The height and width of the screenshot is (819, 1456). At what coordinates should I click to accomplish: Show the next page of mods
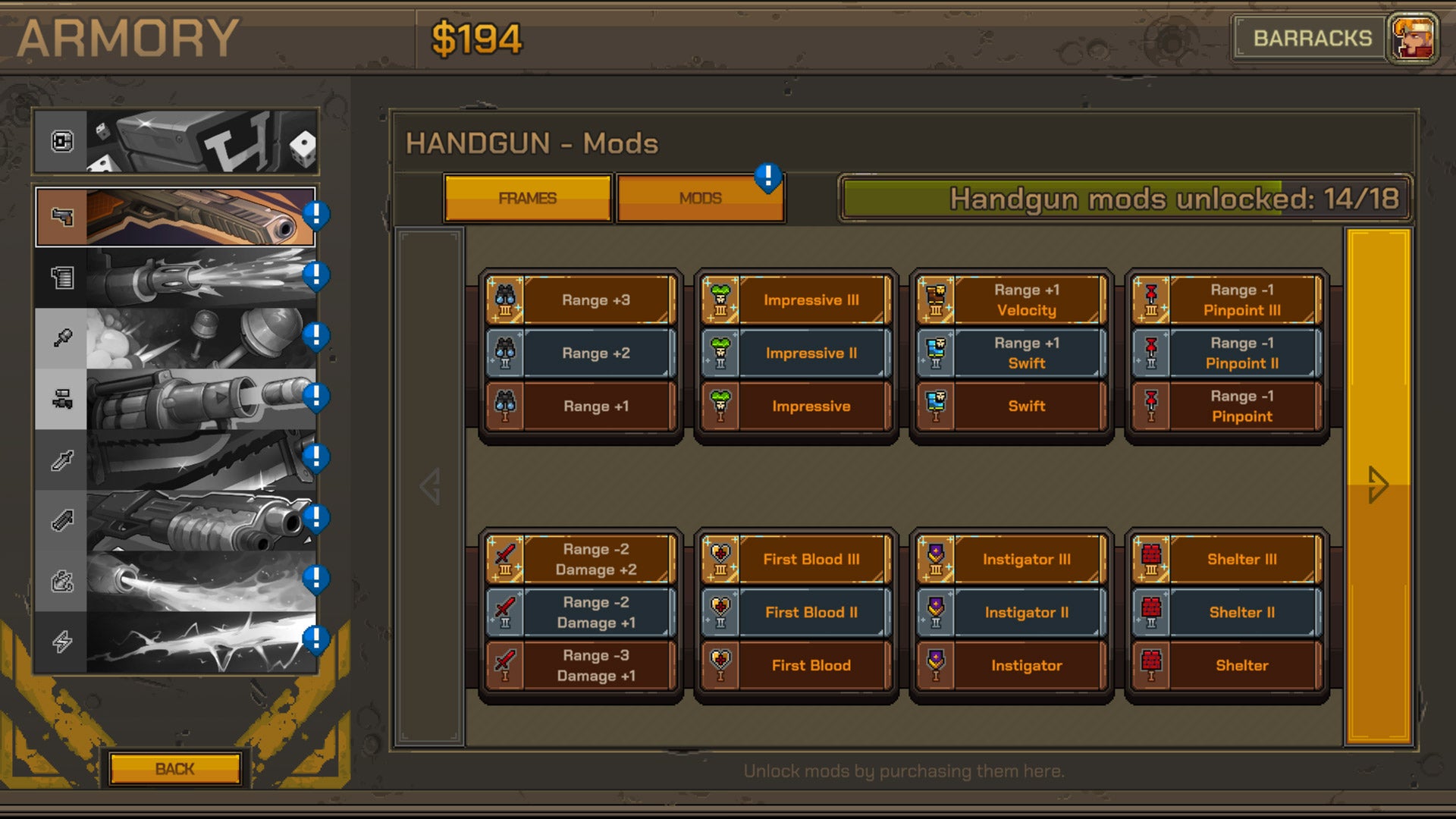[x=1378, y=485]
